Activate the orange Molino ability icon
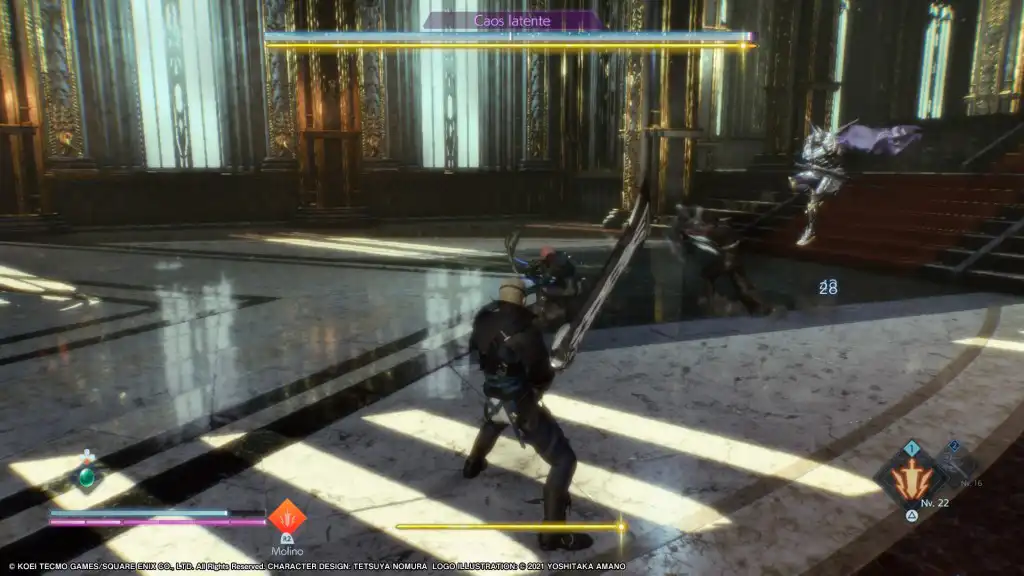 [x=287, y=517]
